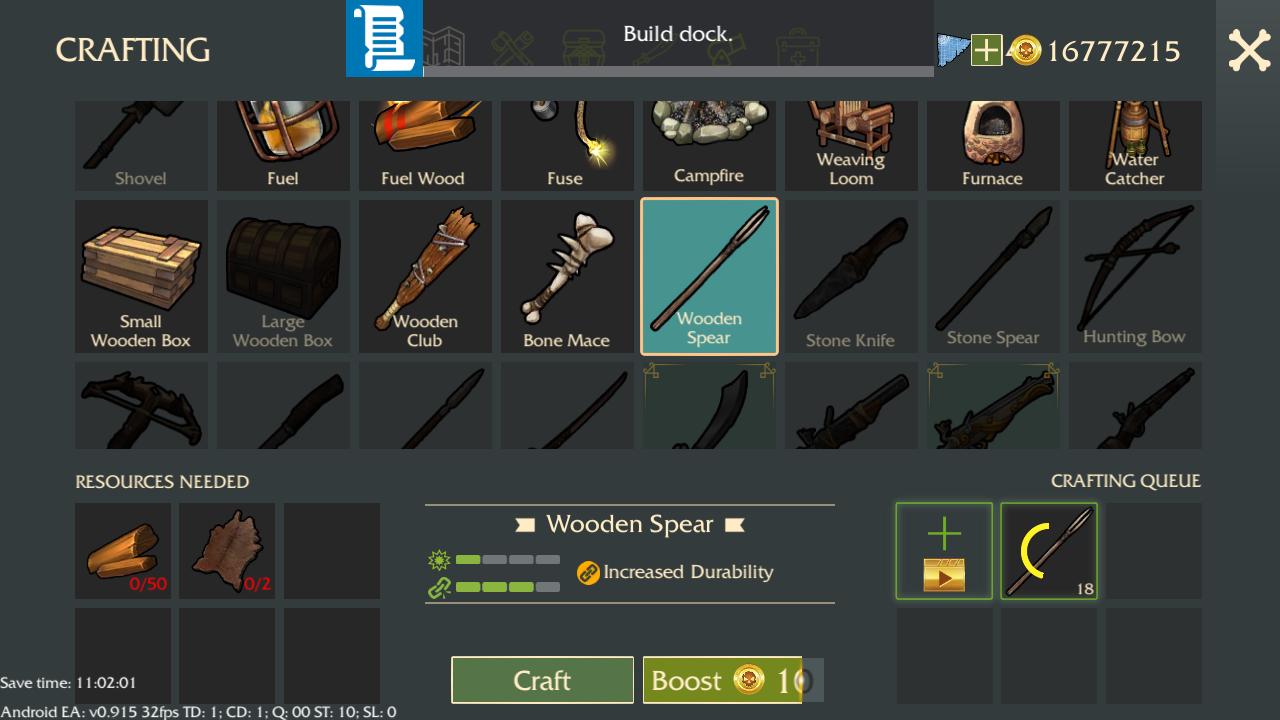Craft the selected Wooden Spear

[542, 680]
